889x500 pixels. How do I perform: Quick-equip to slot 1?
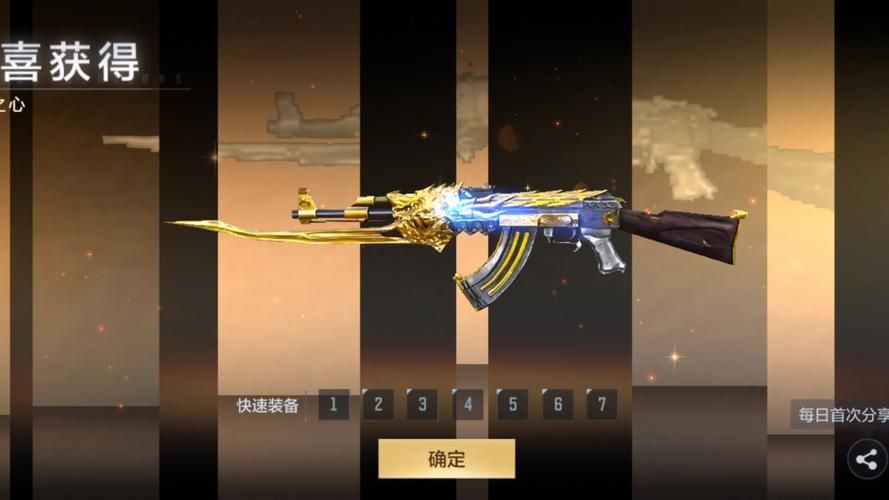[x=333, y=405]
